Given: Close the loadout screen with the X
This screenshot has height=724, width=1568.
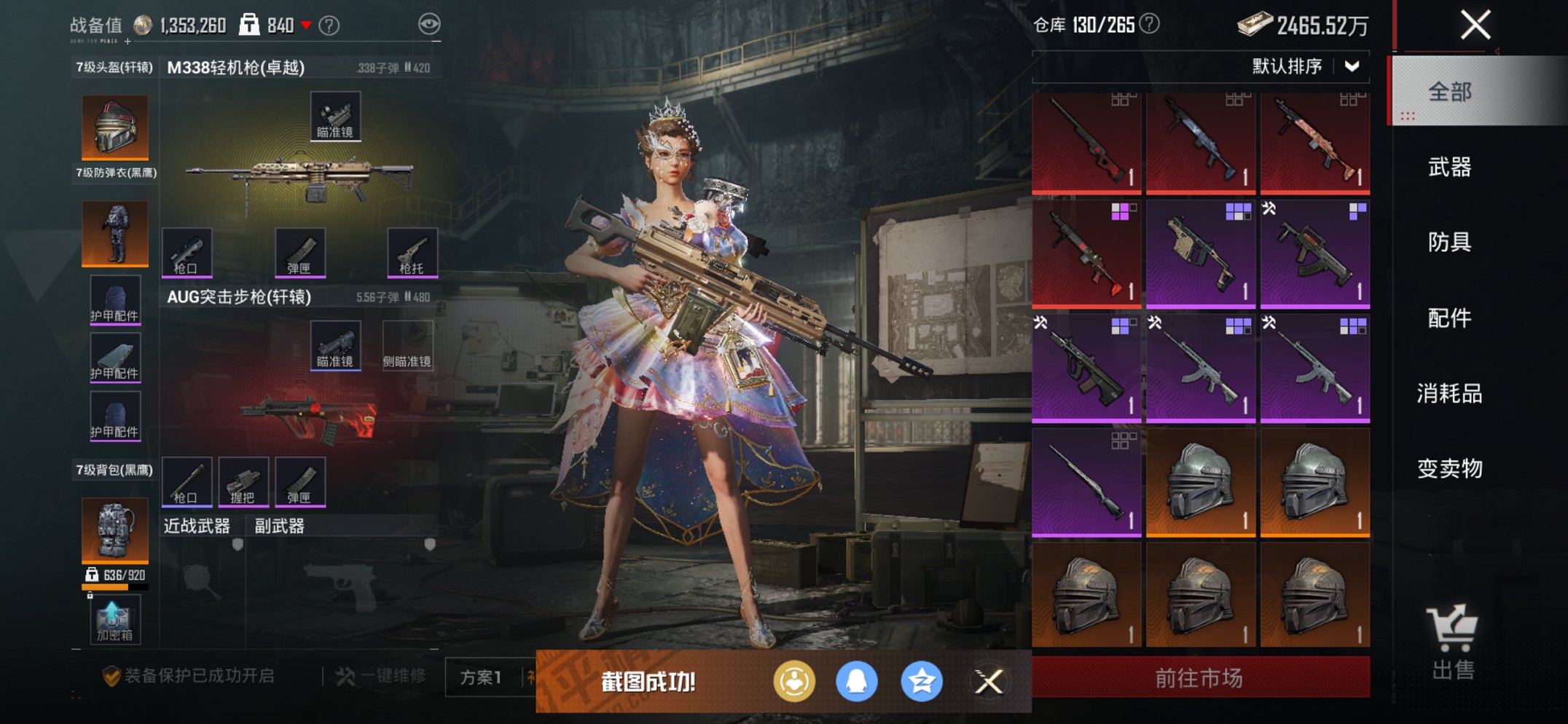Looking at the screenshot, I should (x=1475, y=25).
